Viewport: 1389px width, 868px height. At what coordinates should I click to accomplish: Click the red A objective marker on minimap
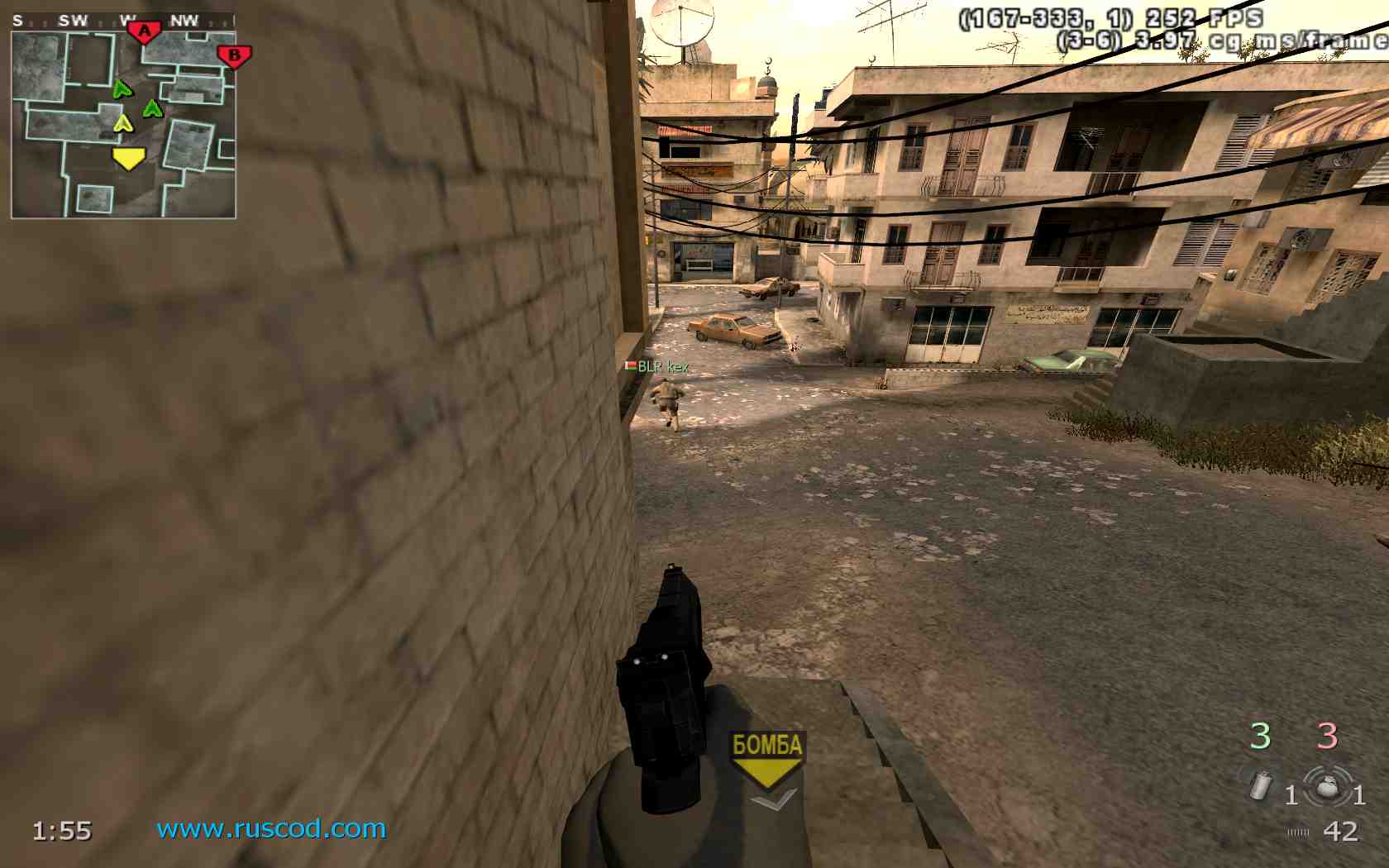pyautogui.click(x=146, y=30)
